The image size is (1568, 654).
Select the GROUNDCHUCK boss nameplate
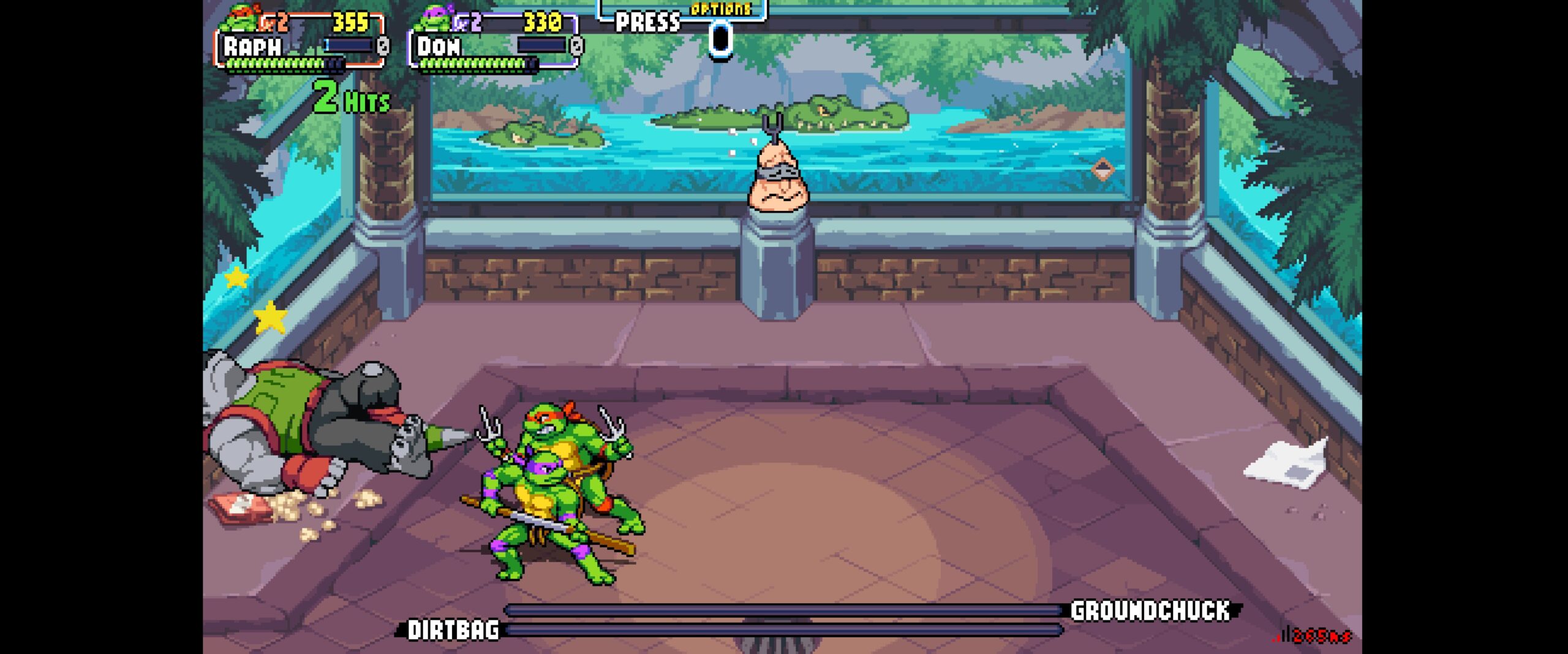pyautogui.click(x=1148, y=610)
